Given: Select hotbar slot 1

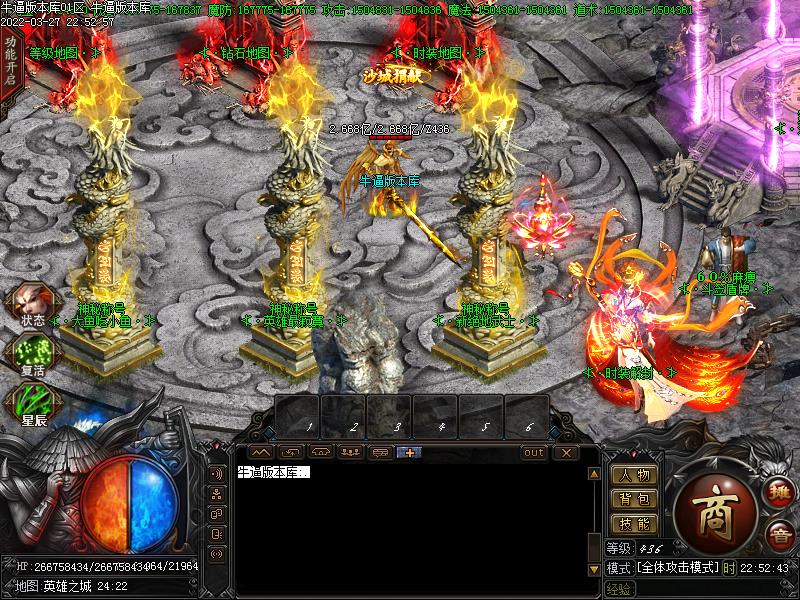Looking at the screenshot, I should point(298,415).
